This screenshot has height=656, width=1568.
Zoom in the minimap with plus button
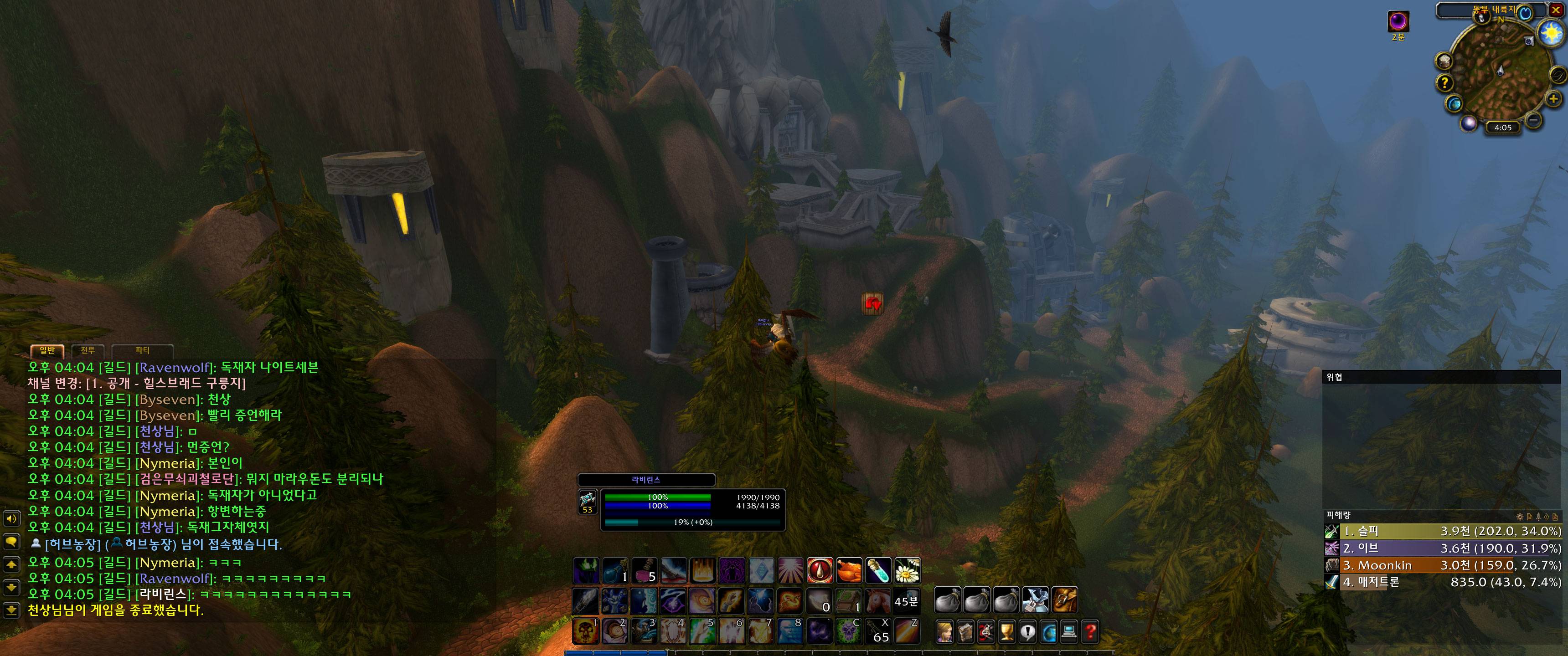(x=1553, y=99)
